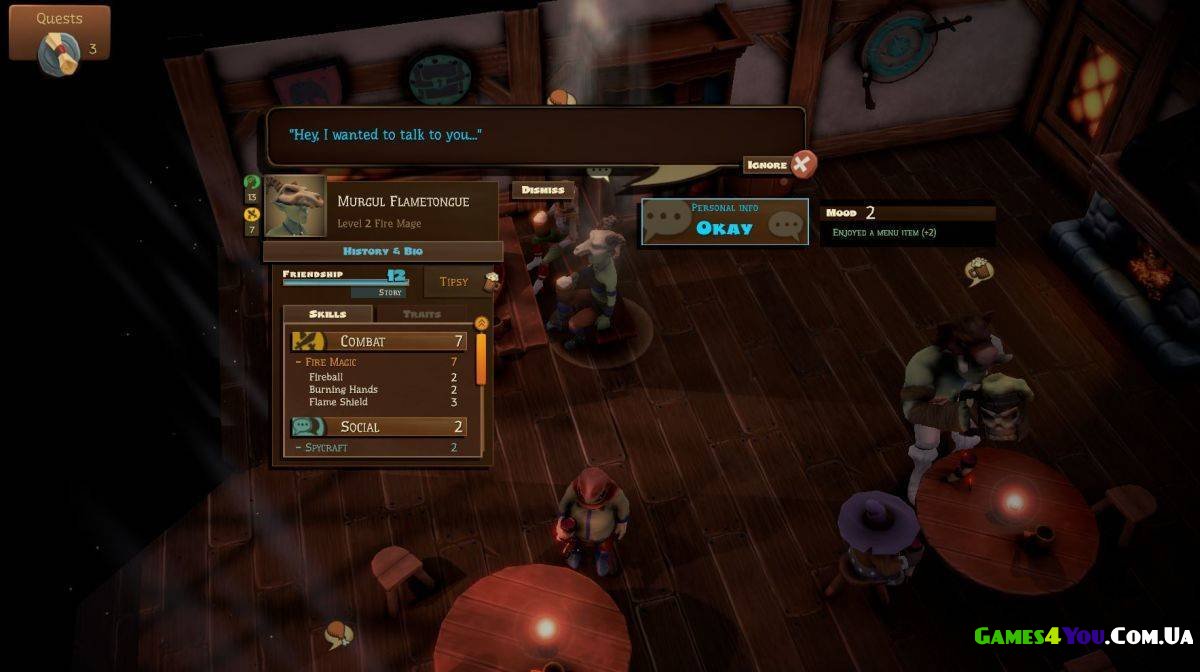
Task: Click the Spycraft skill group
Action: (x=326, y=448)
